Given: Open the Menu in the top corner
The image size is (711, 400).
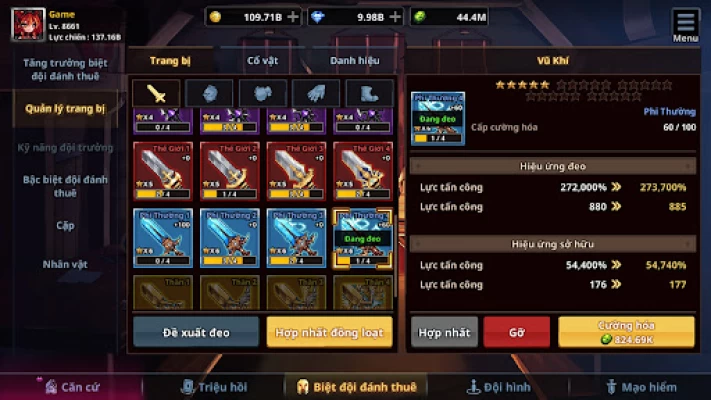Looking at the screenshot, I should [x=686, y=25].
